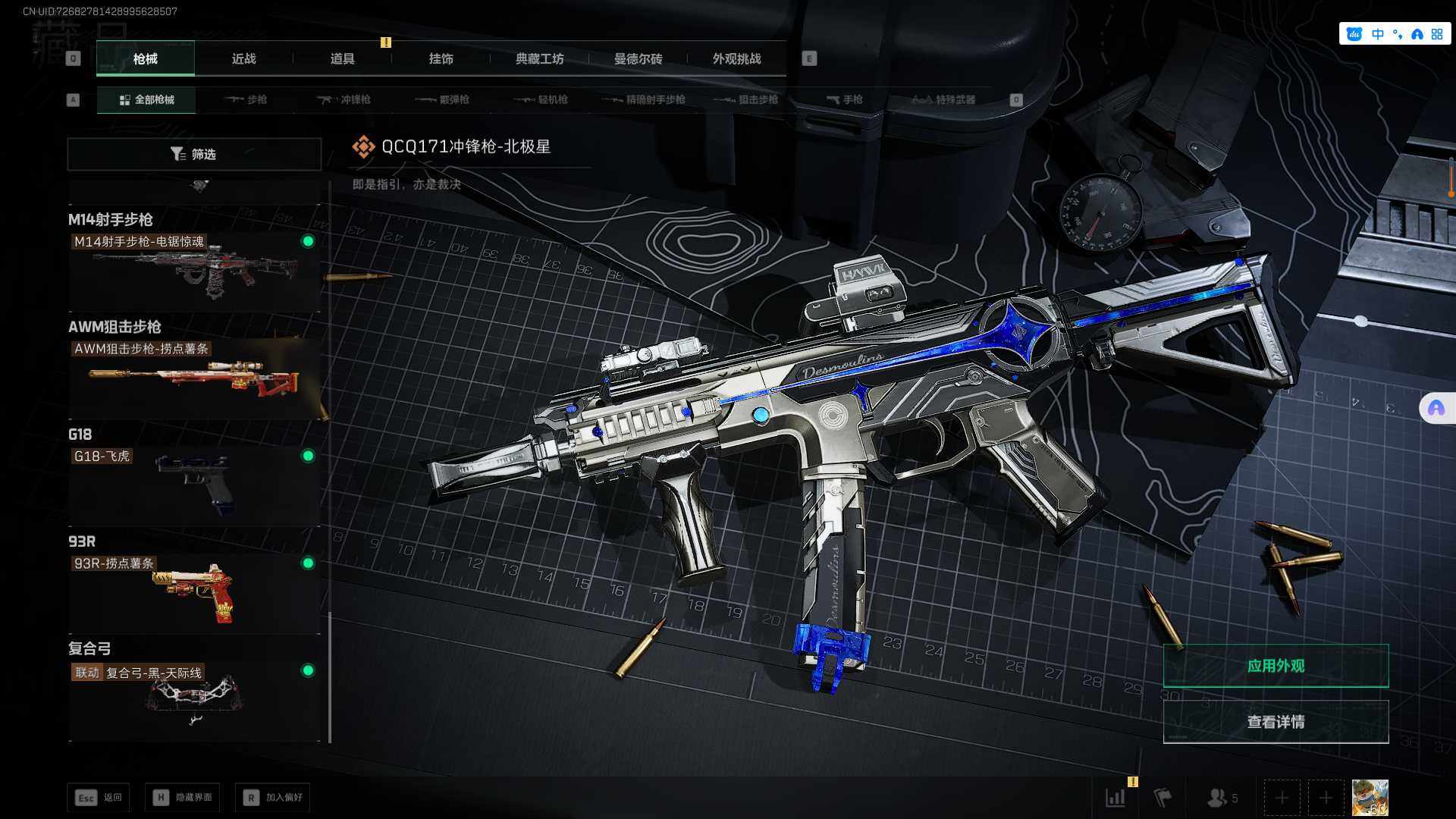
Task: Select the 挂饰 charms tab
Action: click(x=441, y=58)
